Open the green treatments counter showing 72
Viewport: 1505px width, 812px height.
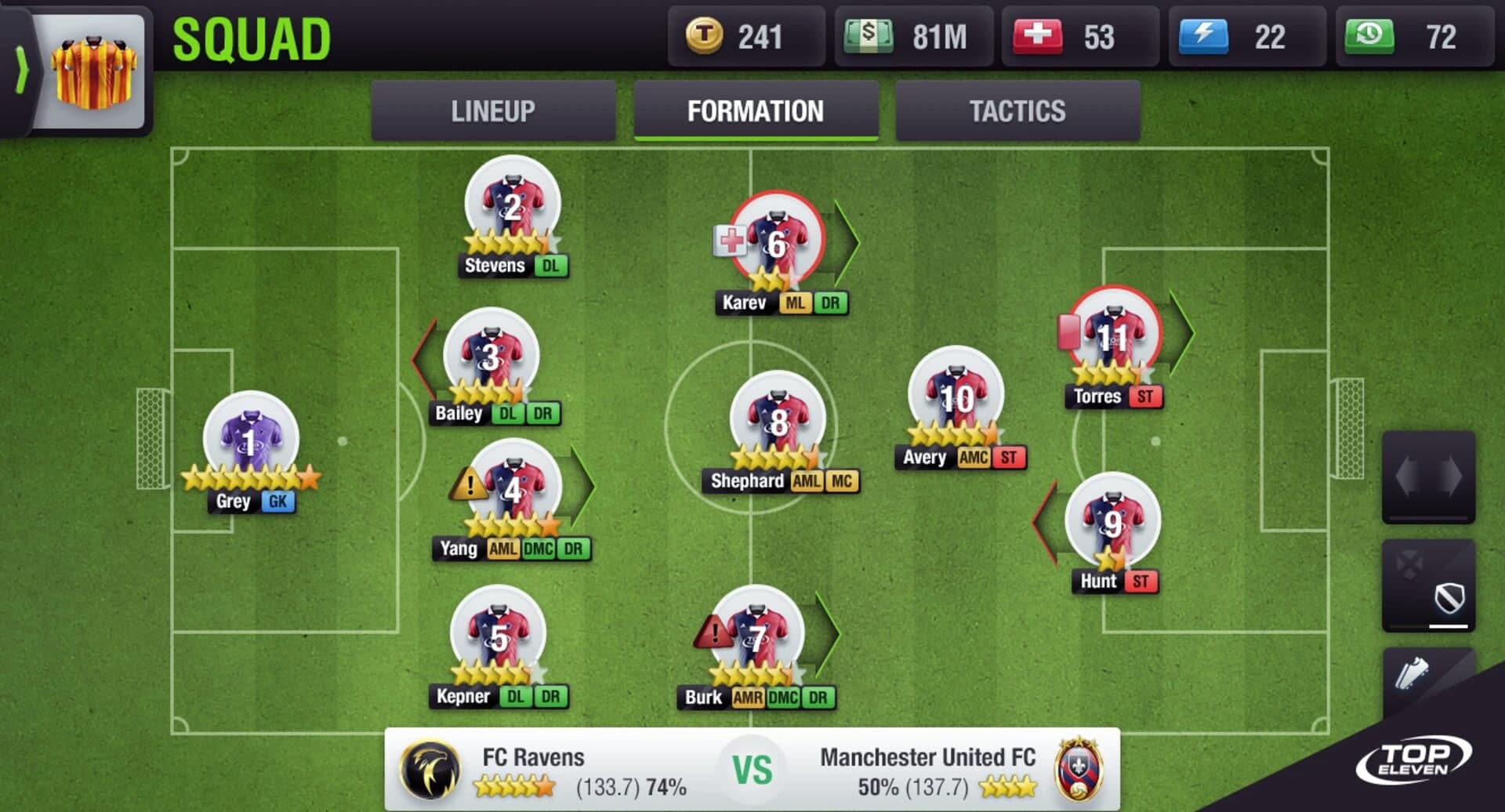[x=1370, y=36]
